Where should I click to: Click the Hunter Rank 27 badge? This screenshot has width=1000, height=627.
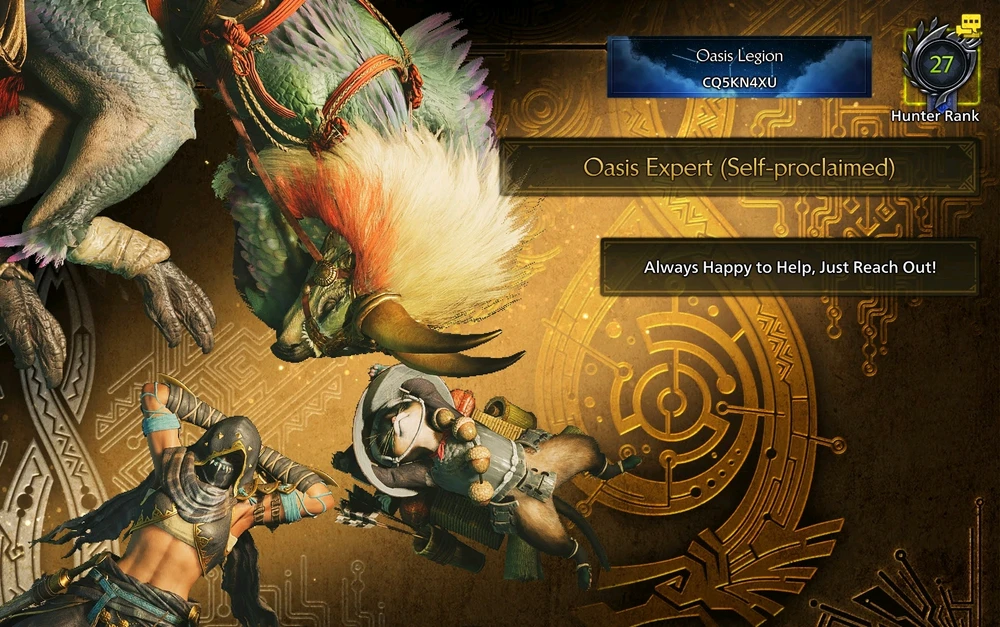pyautogui.click(x=940, y=66)
